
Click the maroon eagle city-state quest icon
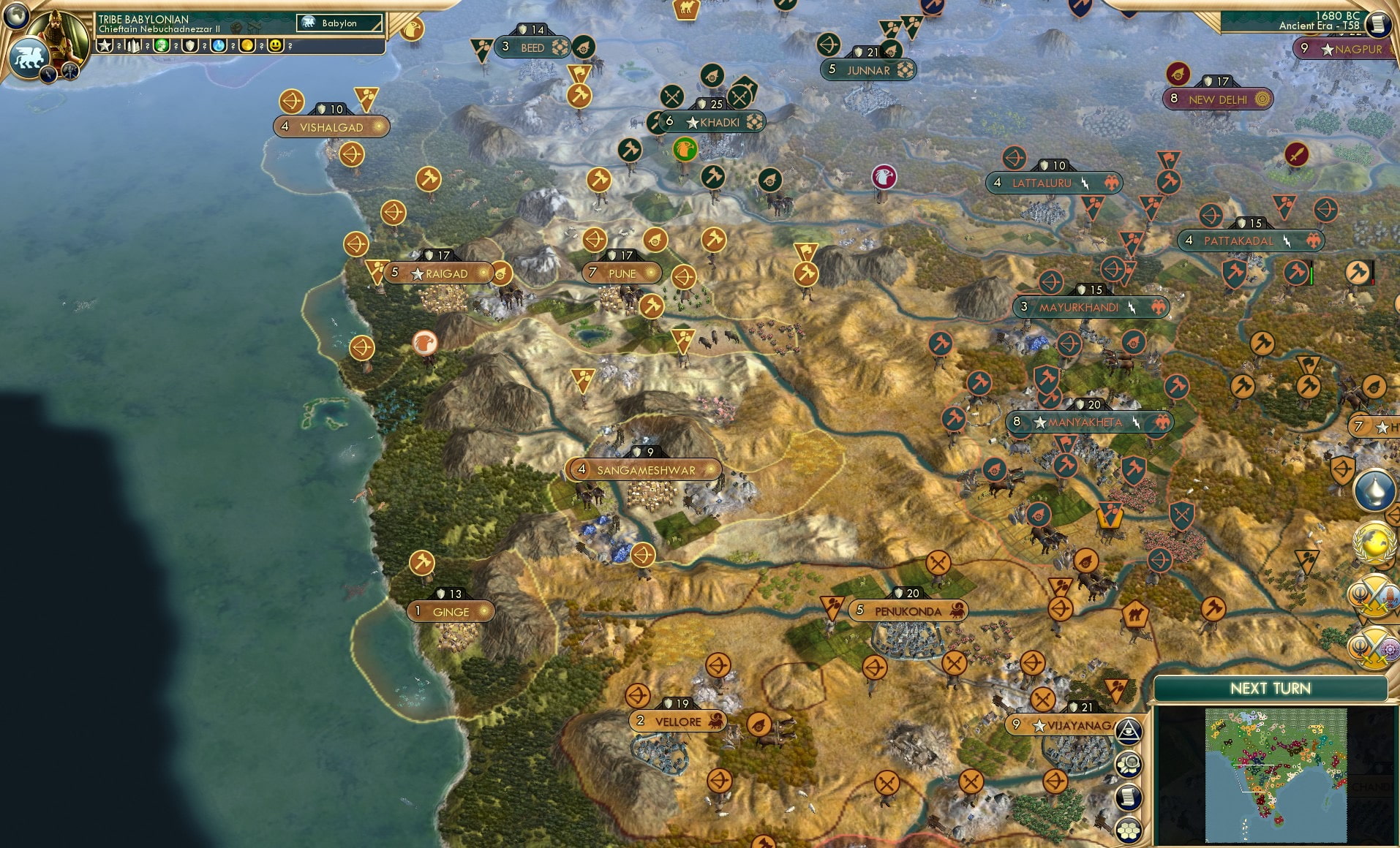pos(885,178)
